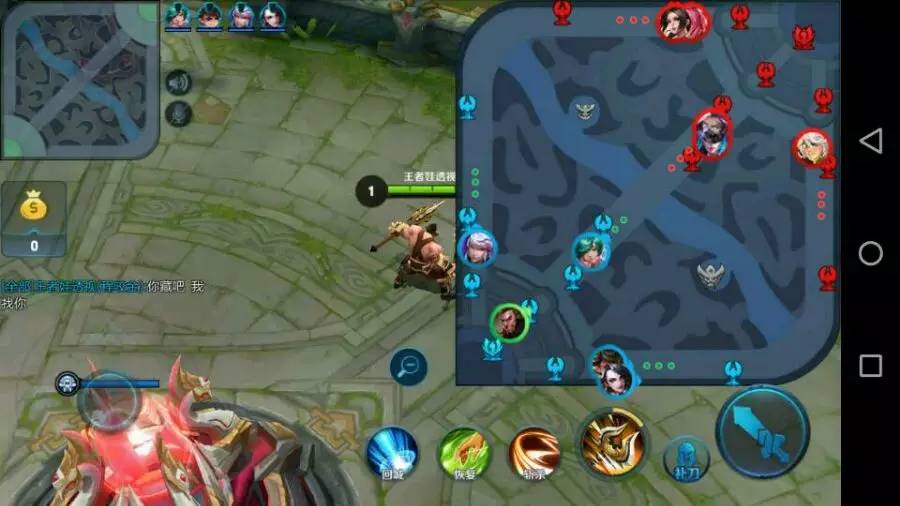This screenshot has width=900, height=506.
Task: Toggle the speaker sound icon
Action: tap(178, 83)
